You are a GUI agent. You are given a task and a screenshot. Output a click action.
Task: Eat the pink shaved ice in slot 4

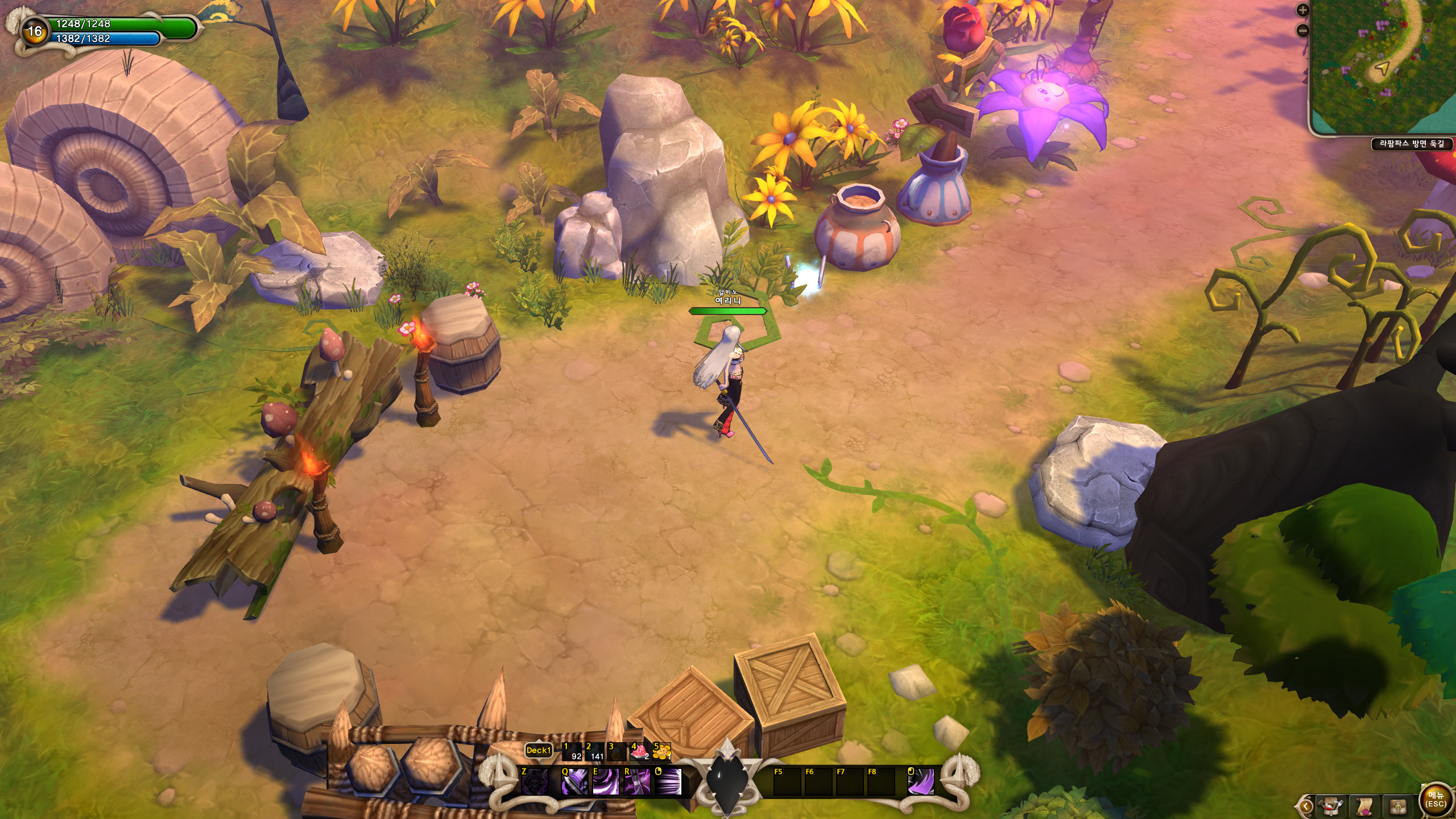click(x=639, y=752)
